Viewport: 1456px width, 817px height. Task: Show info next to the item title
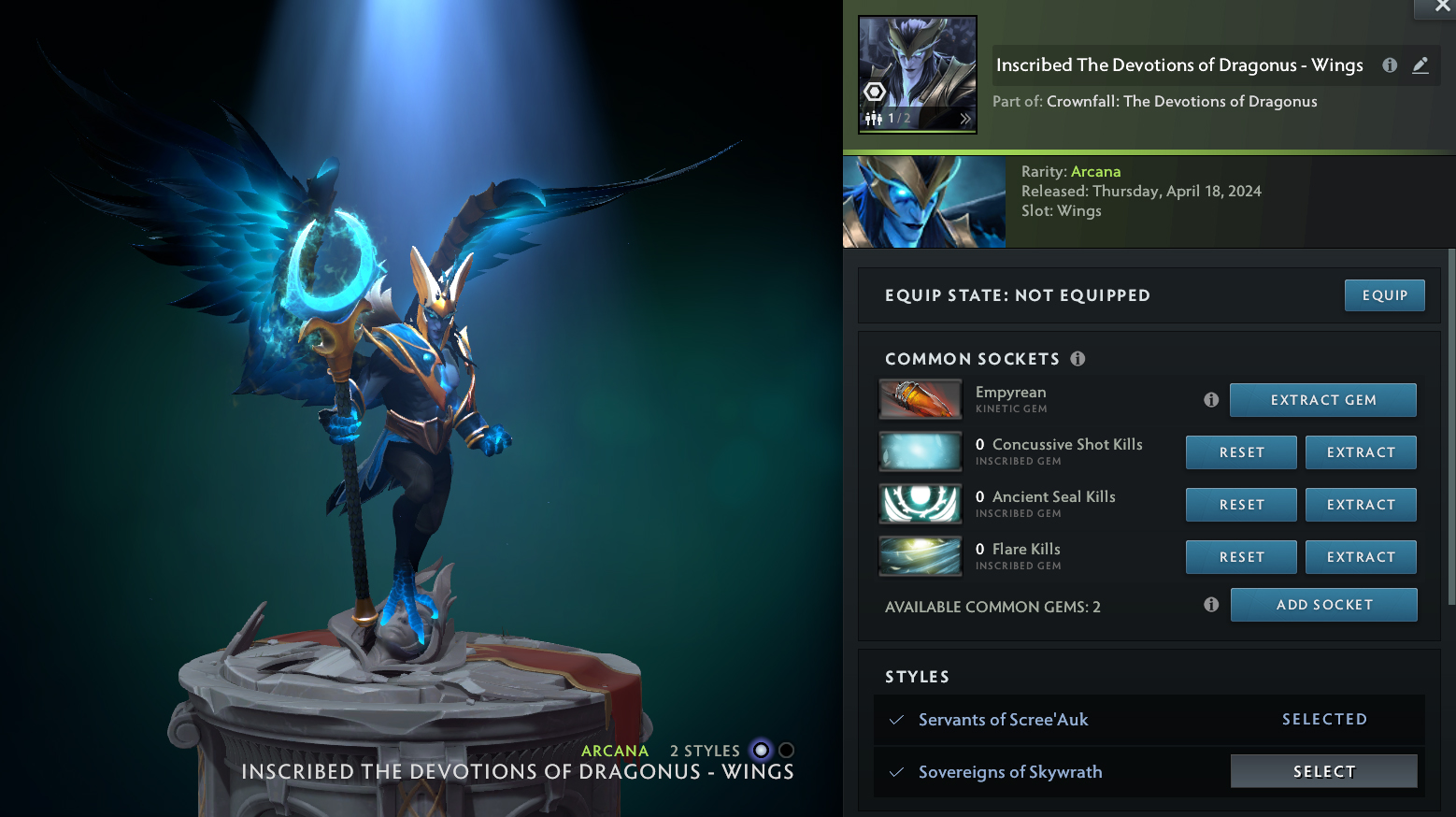tap(1390, 65)
